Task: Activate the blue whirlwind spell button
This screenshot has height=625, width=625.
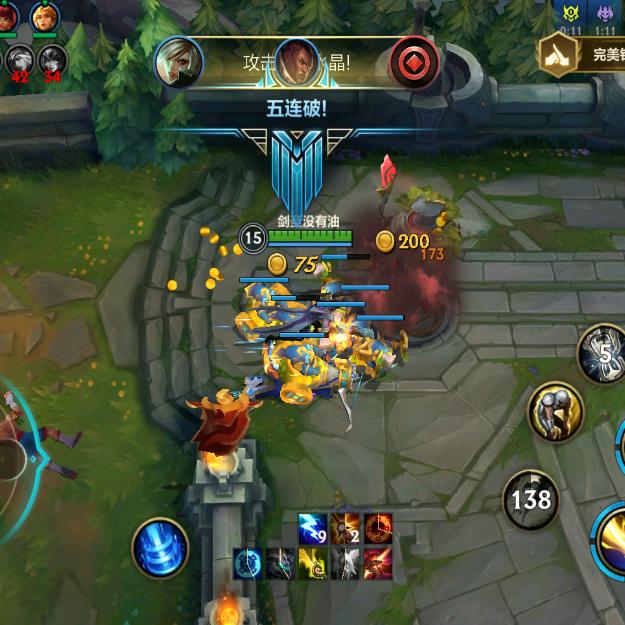Action: 160,546
